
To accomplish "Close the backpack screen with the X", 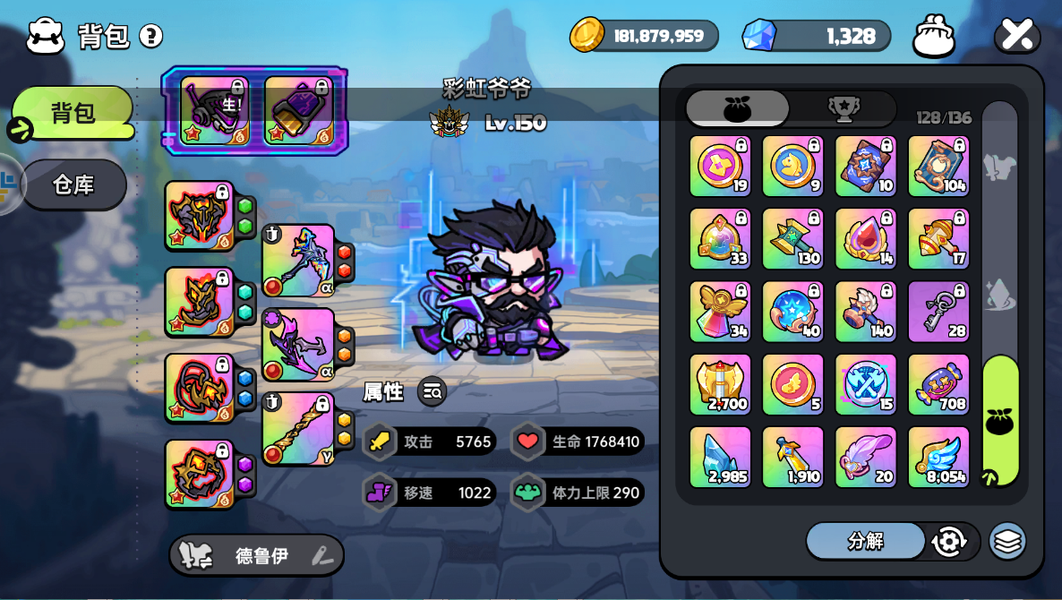I will pyautogui.click(x=1016, y=36).
